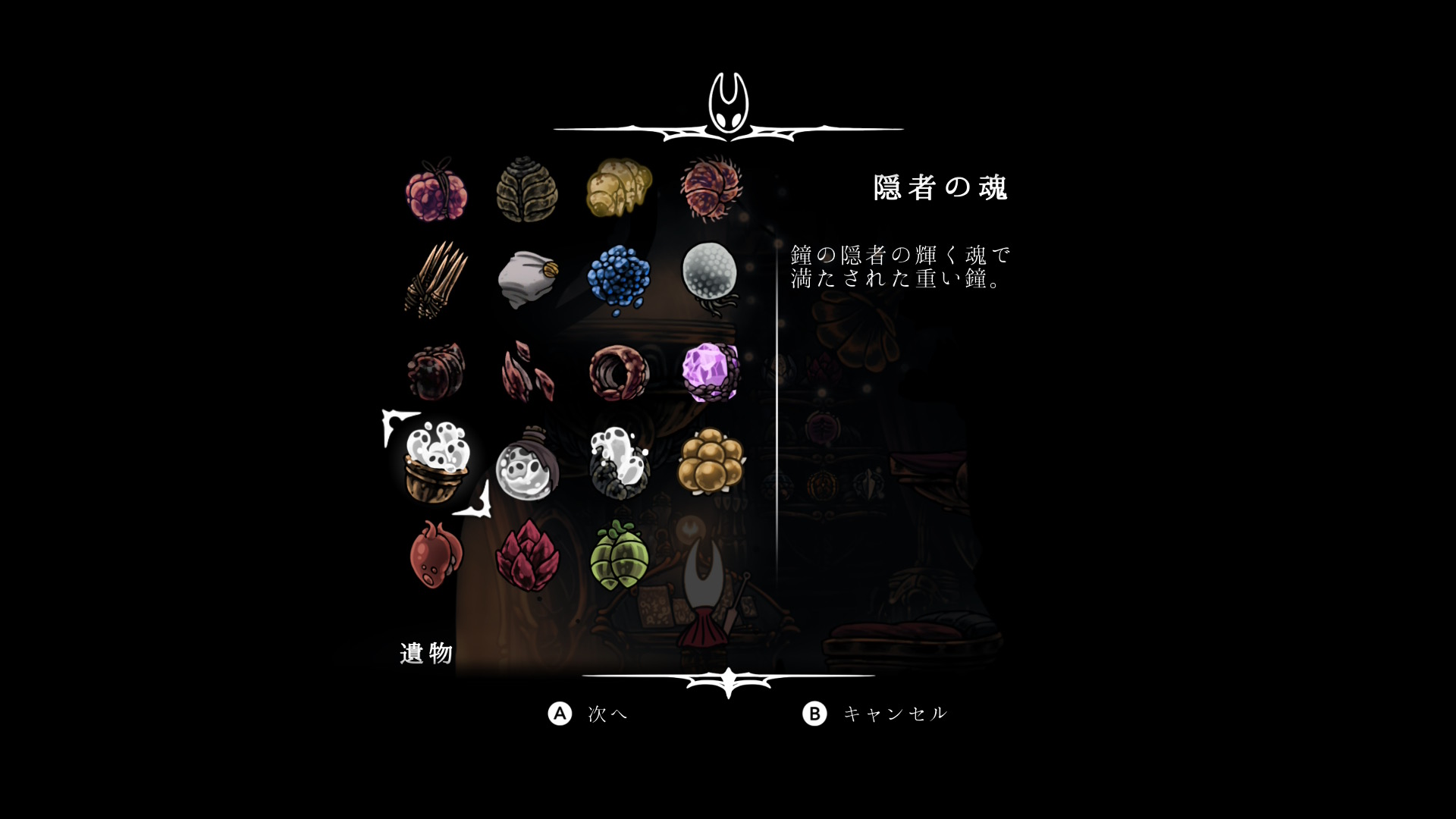
Task: Pick the golden egg cluster
Action: [711, 460]
